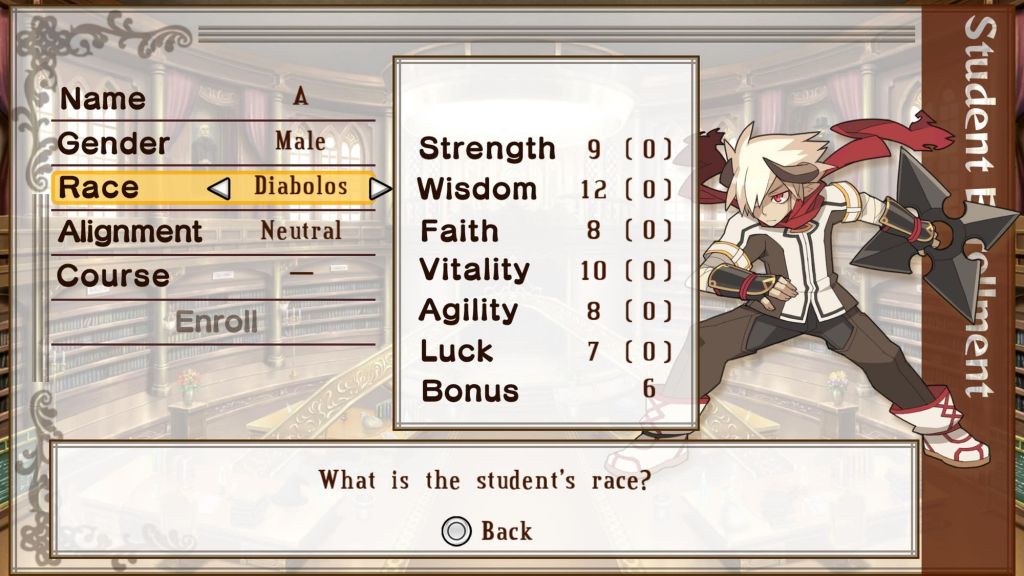
Task: Cycle race with the left arrow
Action: coord(219,188)
